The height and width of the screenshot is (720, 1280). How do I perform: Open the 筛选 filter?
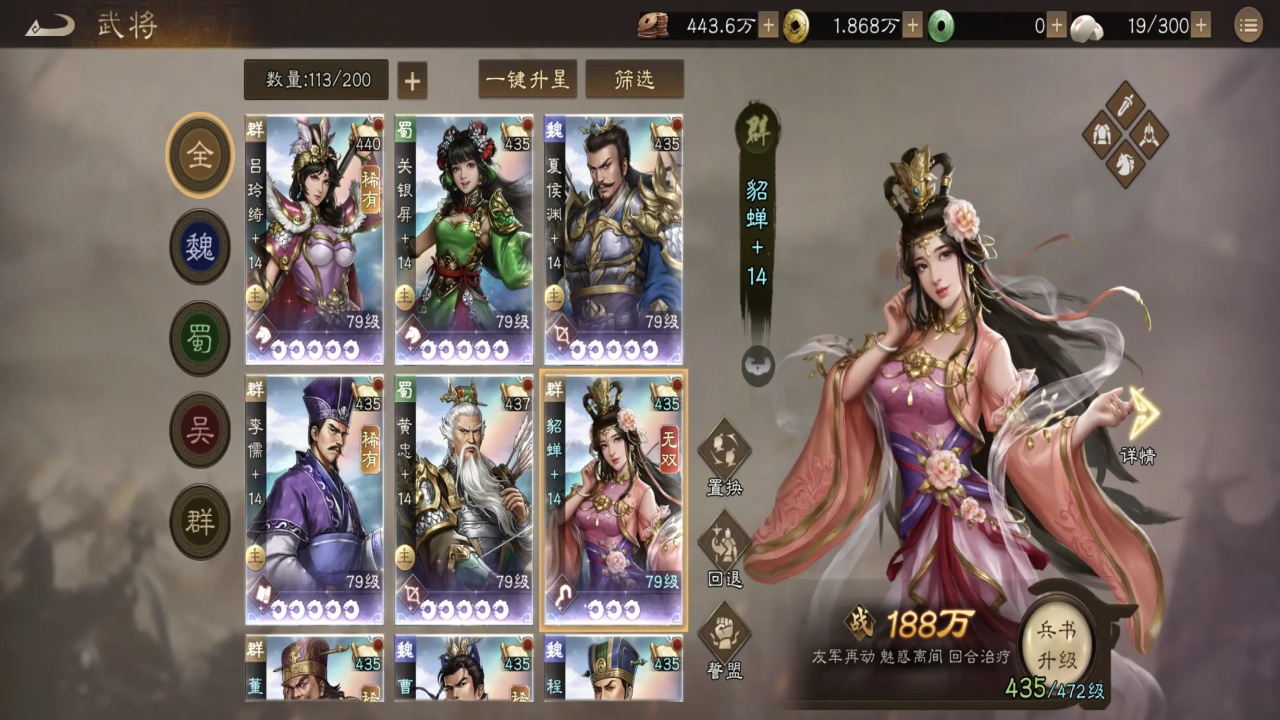[634, 80]
